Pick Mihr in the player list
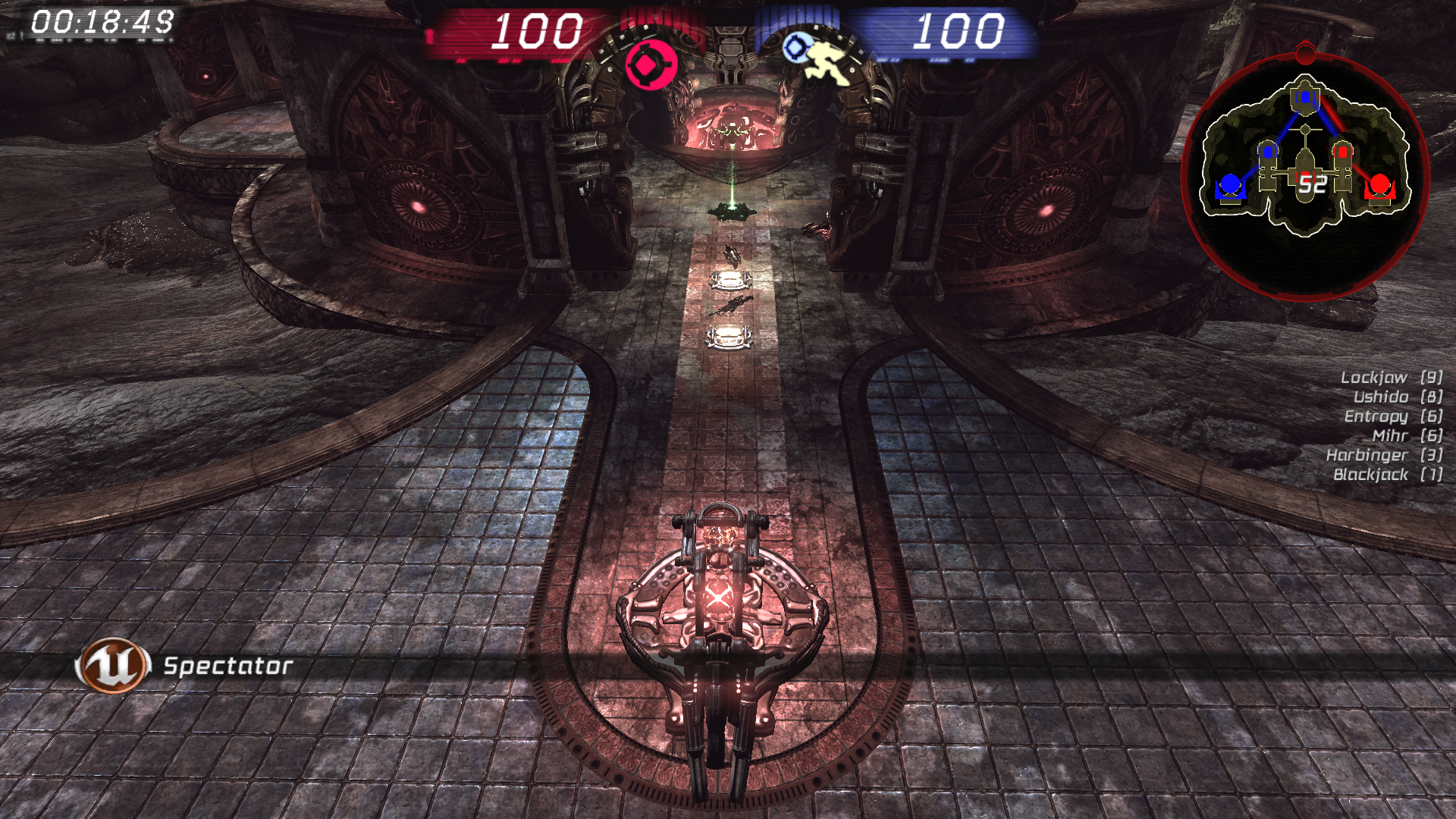The width and height of the screenshot is (1456, 819). pos(1389,436)
